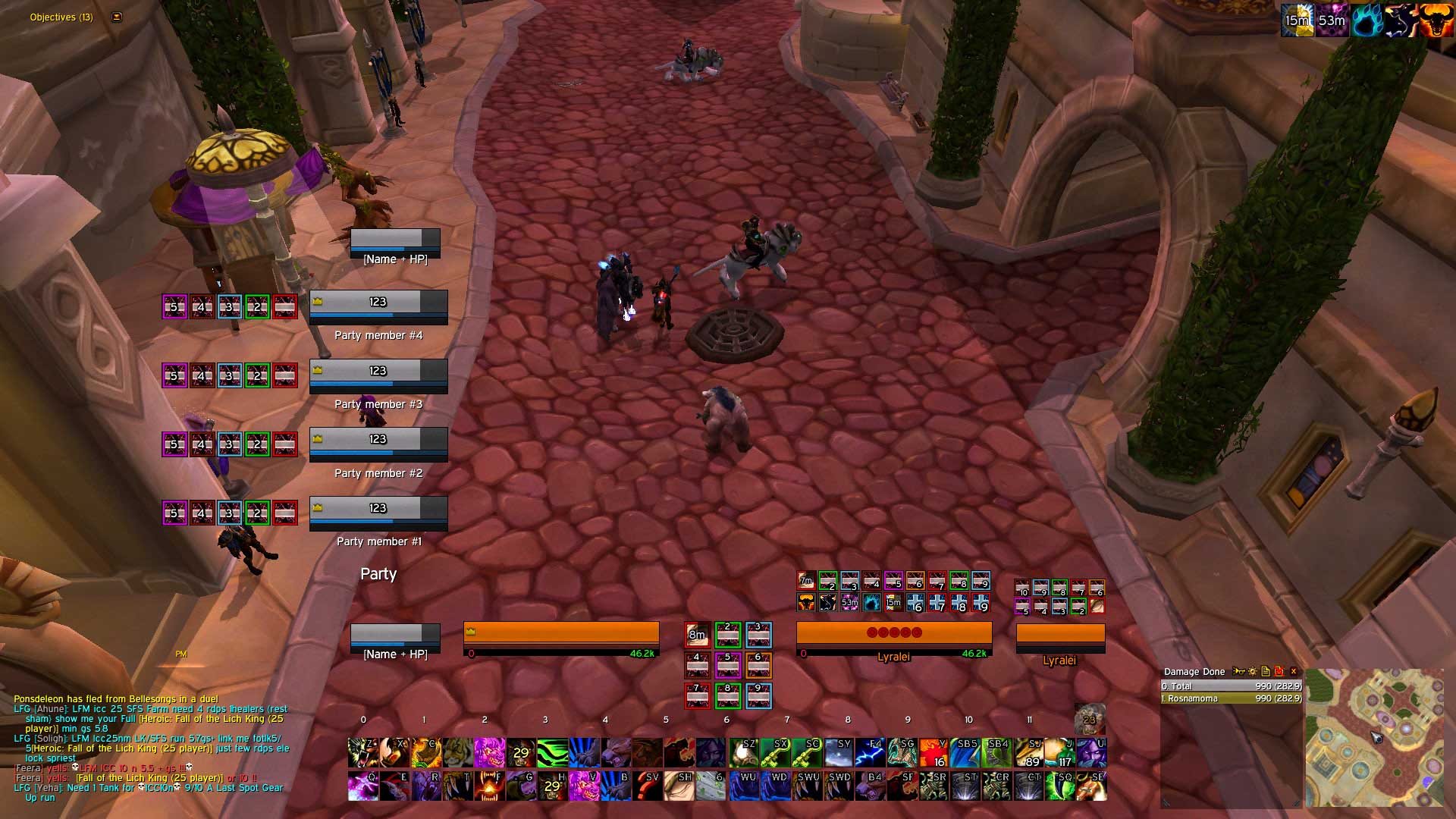Select the Lyralei target frame with red dots
The height and width of the screenshot is (819, 1456).
pyautogui.click(x=894, y=637)
